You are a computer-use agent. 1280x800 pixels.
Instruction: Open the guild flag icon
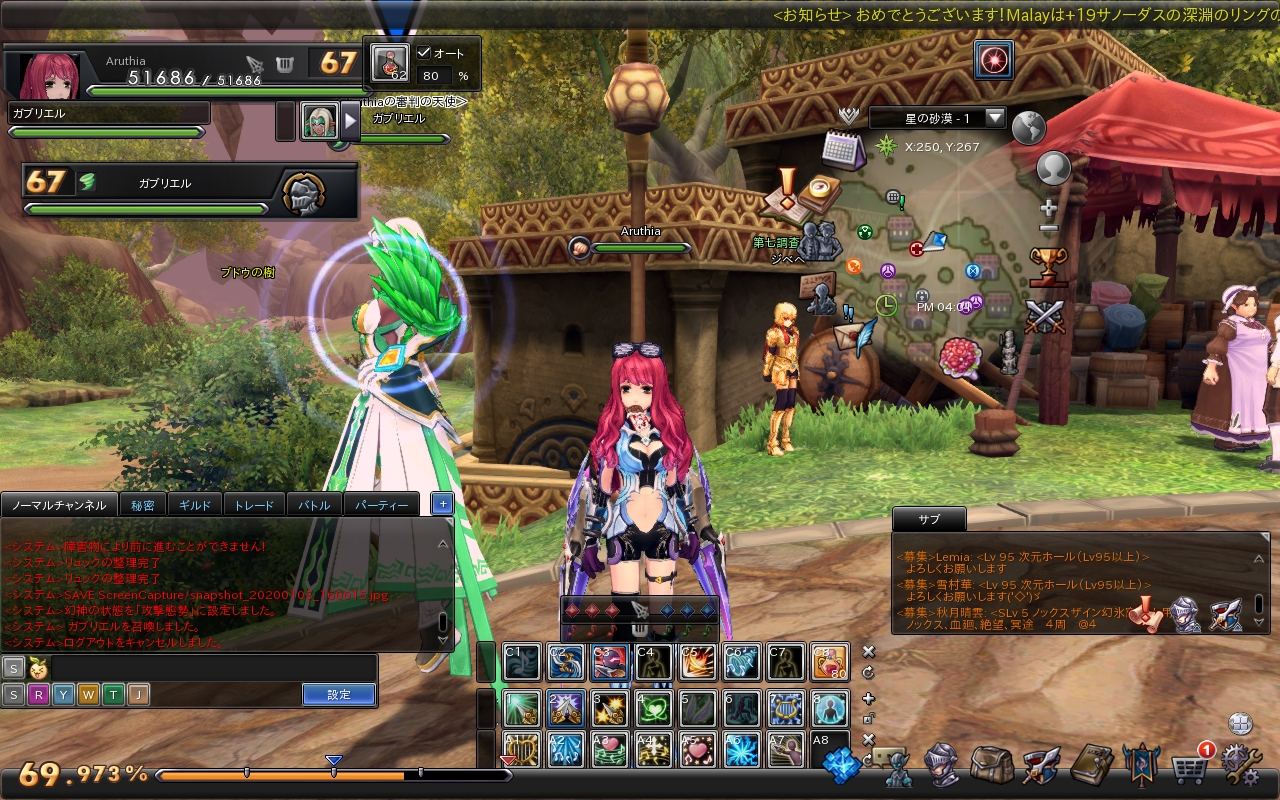[1140, 768]
